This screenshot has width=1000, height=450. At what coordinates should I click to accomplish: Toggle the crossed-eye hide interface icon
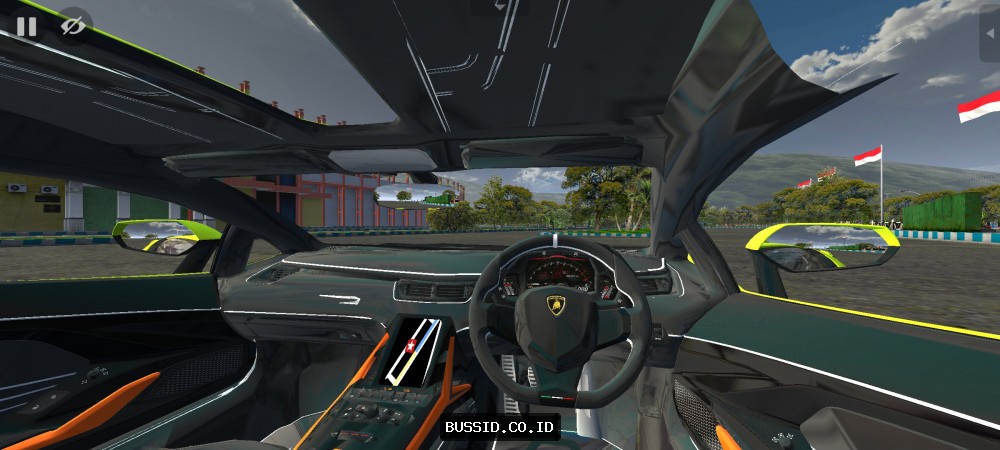73,26
